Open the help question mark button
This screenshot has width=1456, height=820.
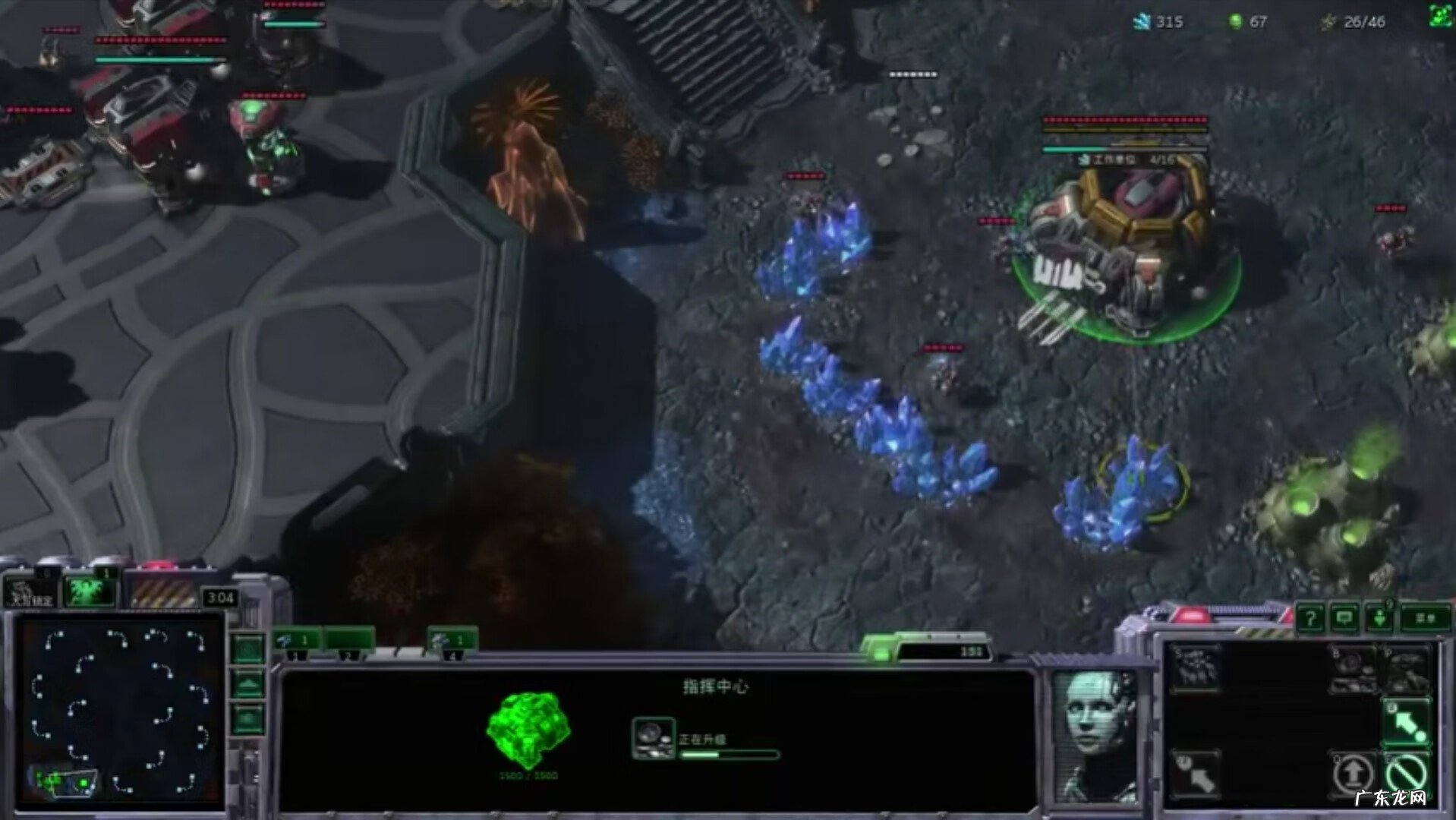tap(1309, 618)
